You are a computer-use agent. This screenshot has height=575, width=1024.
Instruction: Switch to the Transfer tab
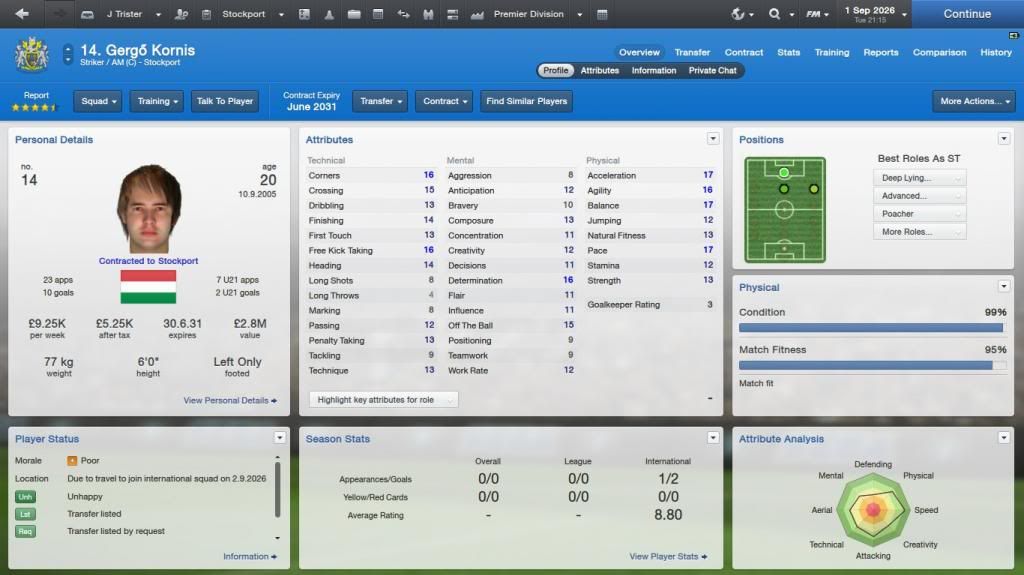[x=692, y=52]
